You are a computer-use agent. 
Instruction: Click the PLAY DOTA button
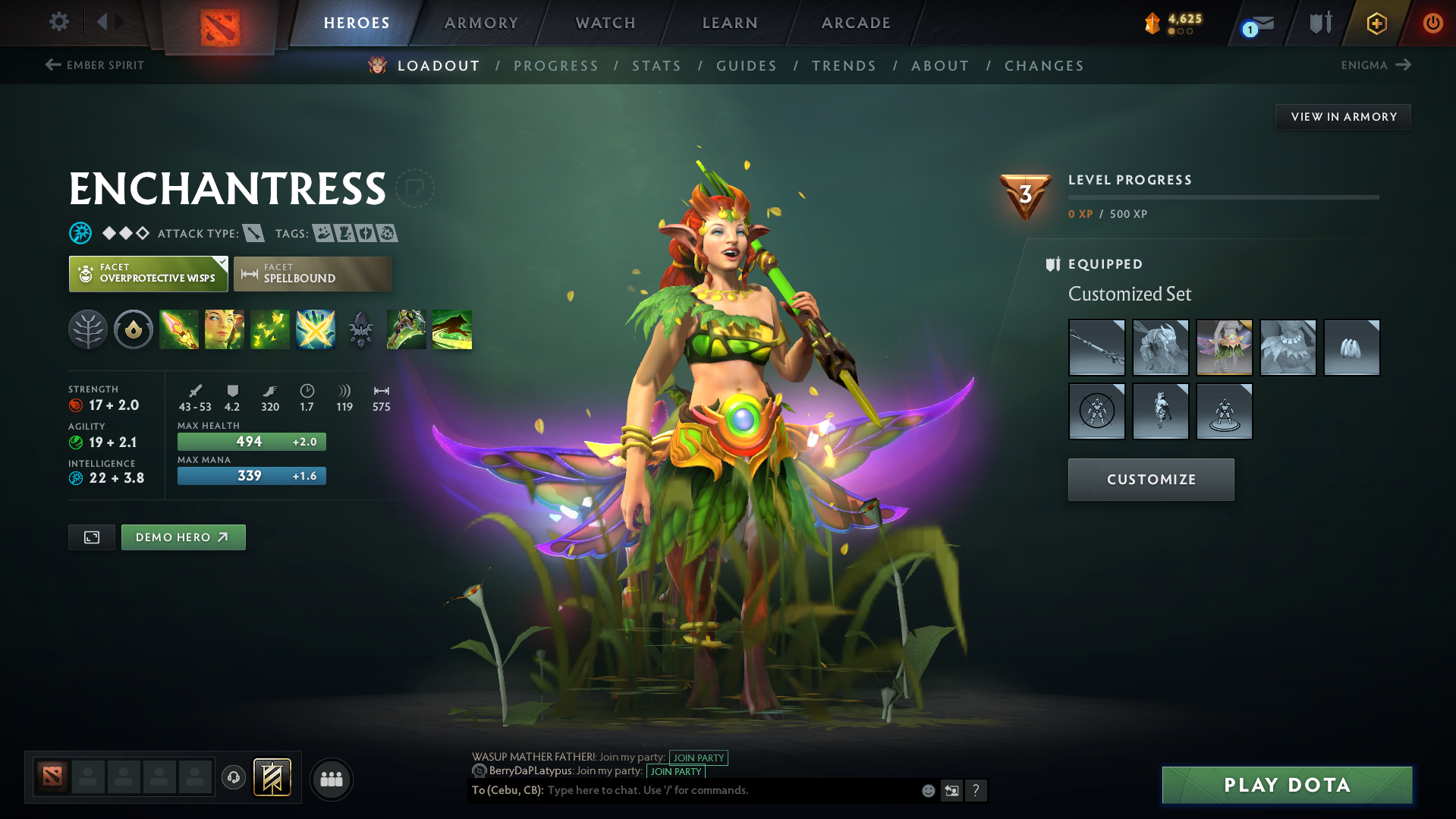1285,785
